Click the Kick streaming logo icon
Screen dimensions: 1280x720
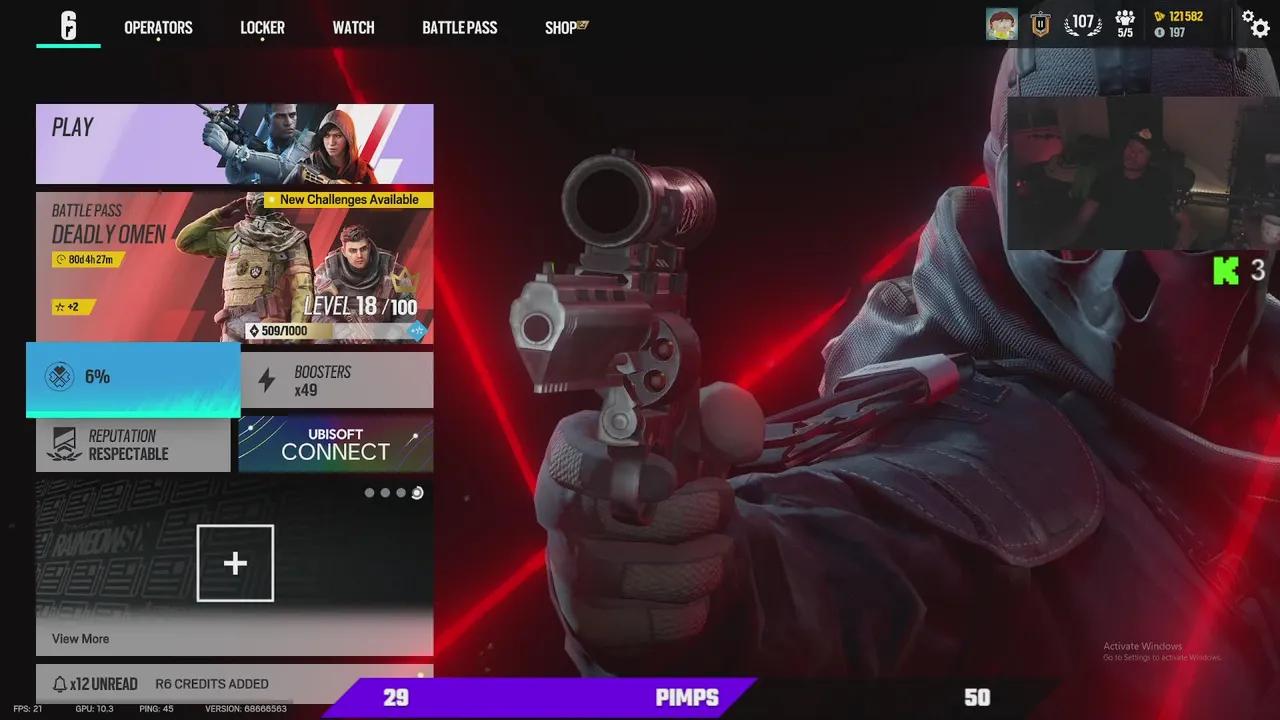click(1227, 270)
